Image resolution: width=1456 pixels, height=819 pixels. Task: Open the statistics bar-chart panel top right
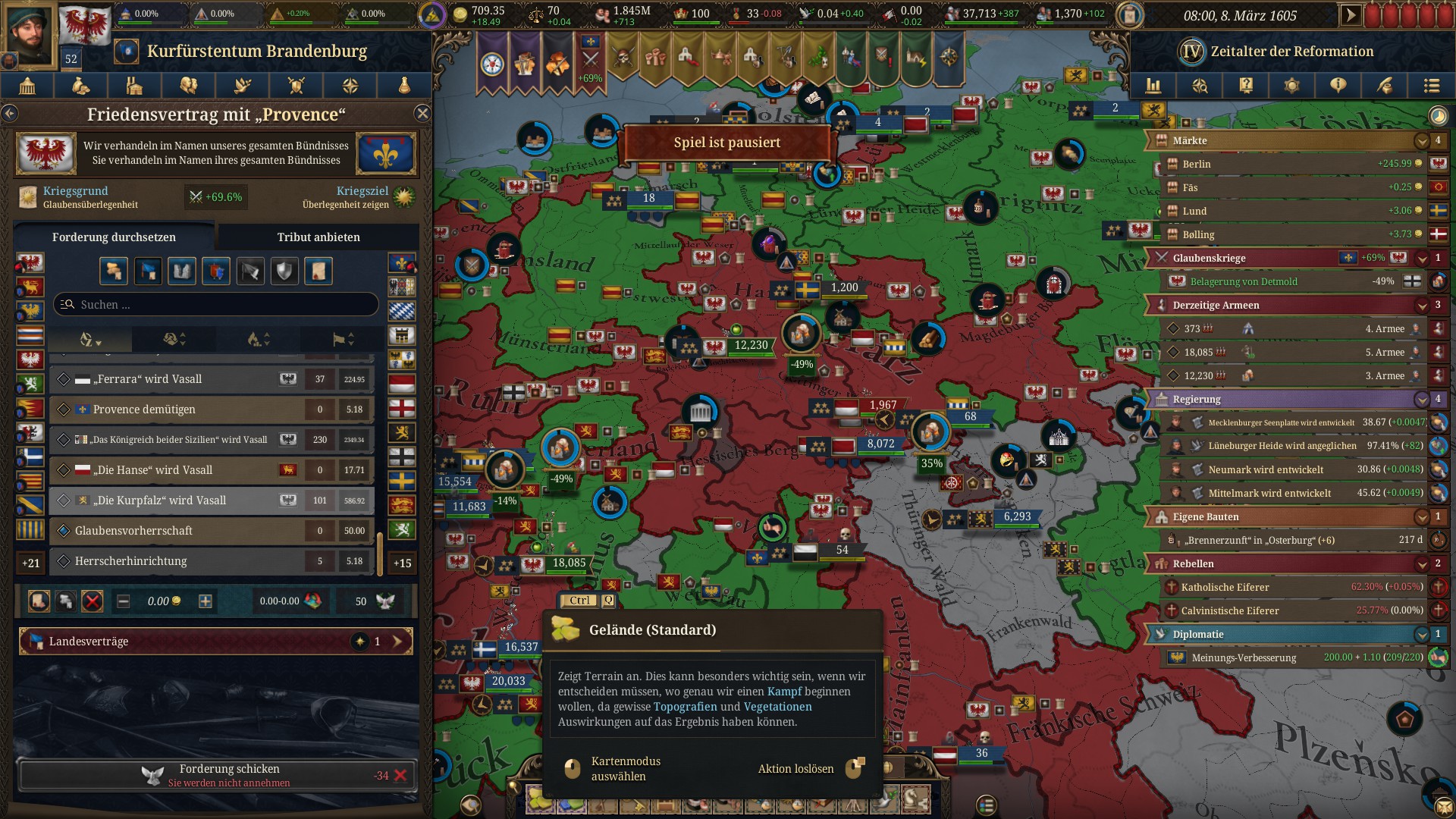(1153, 86)
